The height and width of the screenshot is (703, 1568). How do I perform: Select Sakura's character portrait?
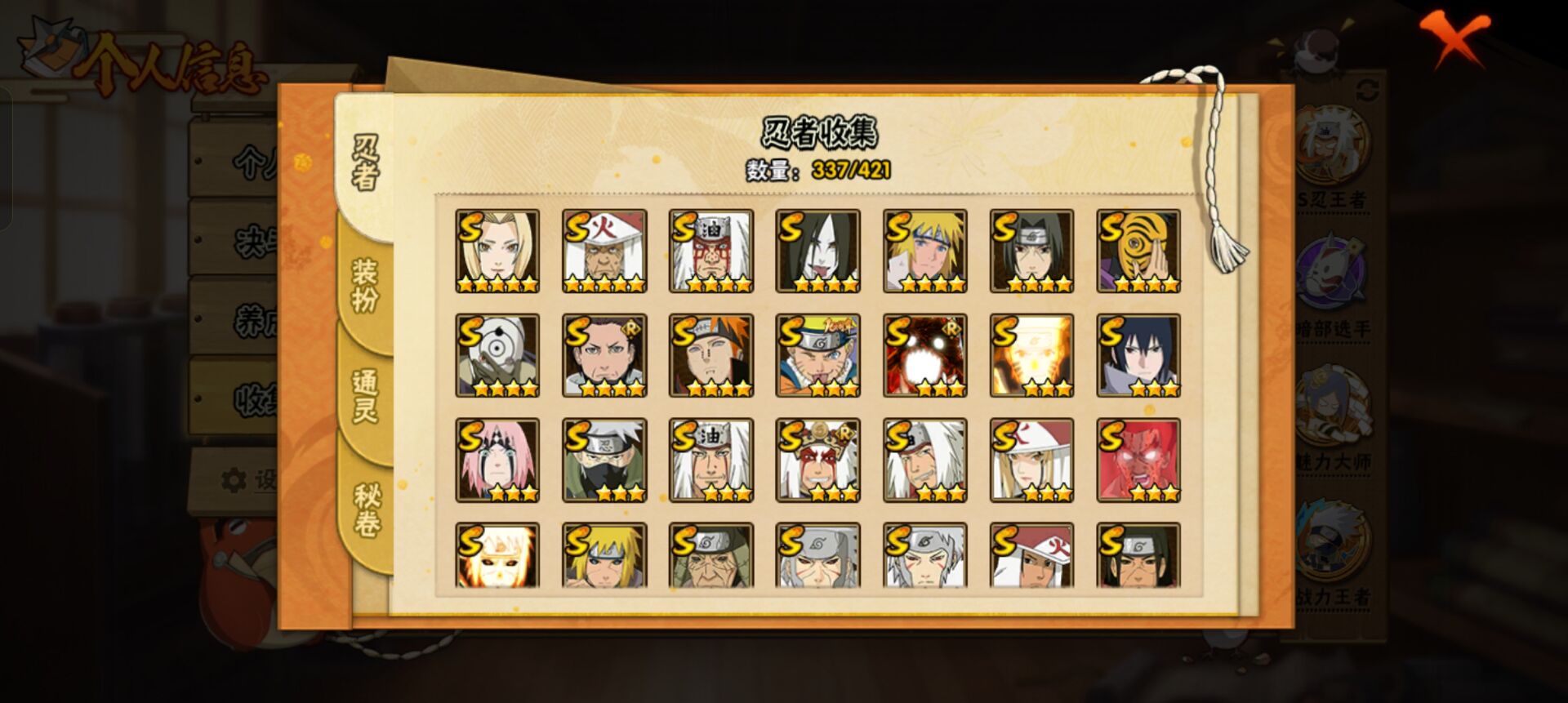pos(497,461)
